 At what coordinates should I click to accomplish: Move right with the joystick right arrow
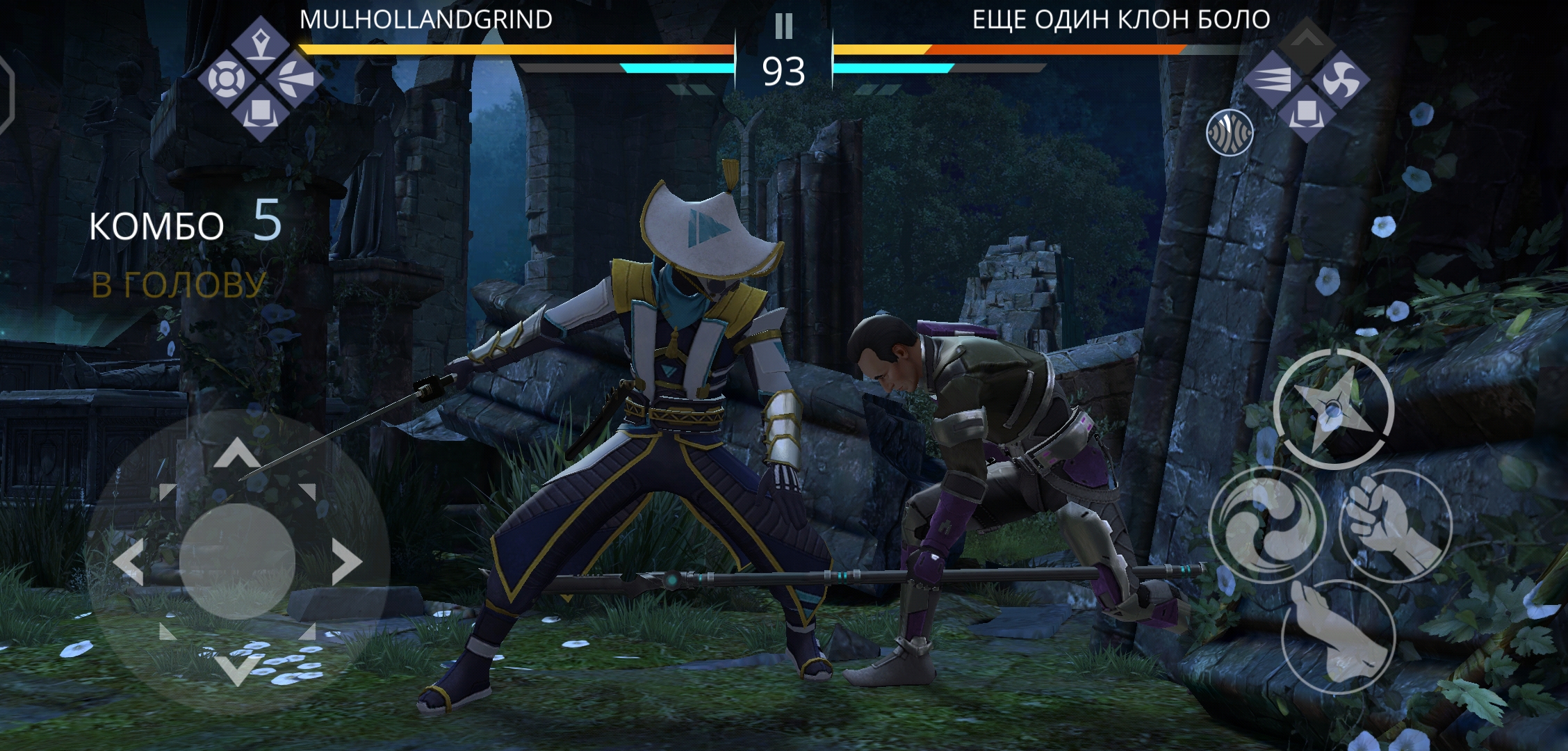pyautogui.click(x=348, y=561)
